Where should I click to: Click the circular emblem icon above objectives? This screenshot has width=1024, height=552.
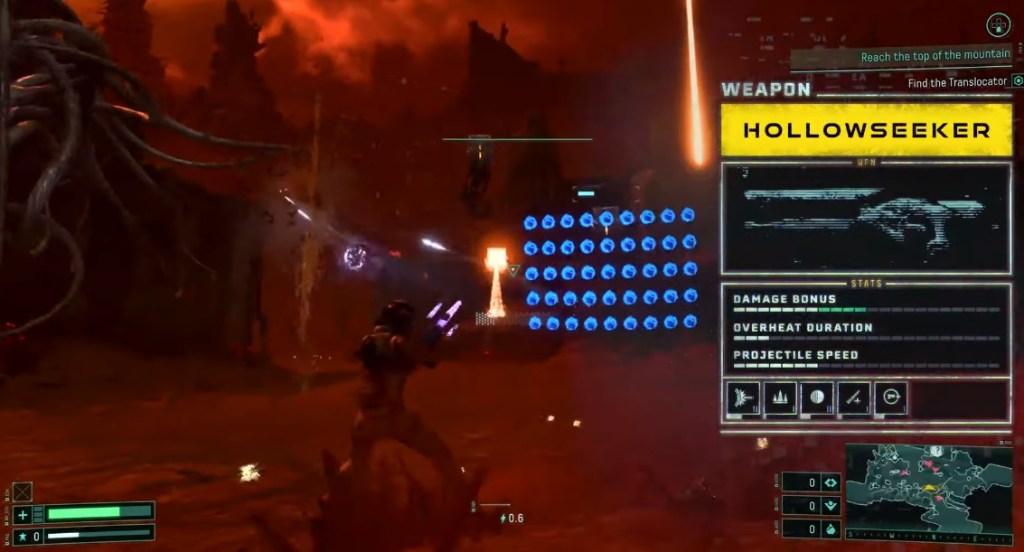997,25
